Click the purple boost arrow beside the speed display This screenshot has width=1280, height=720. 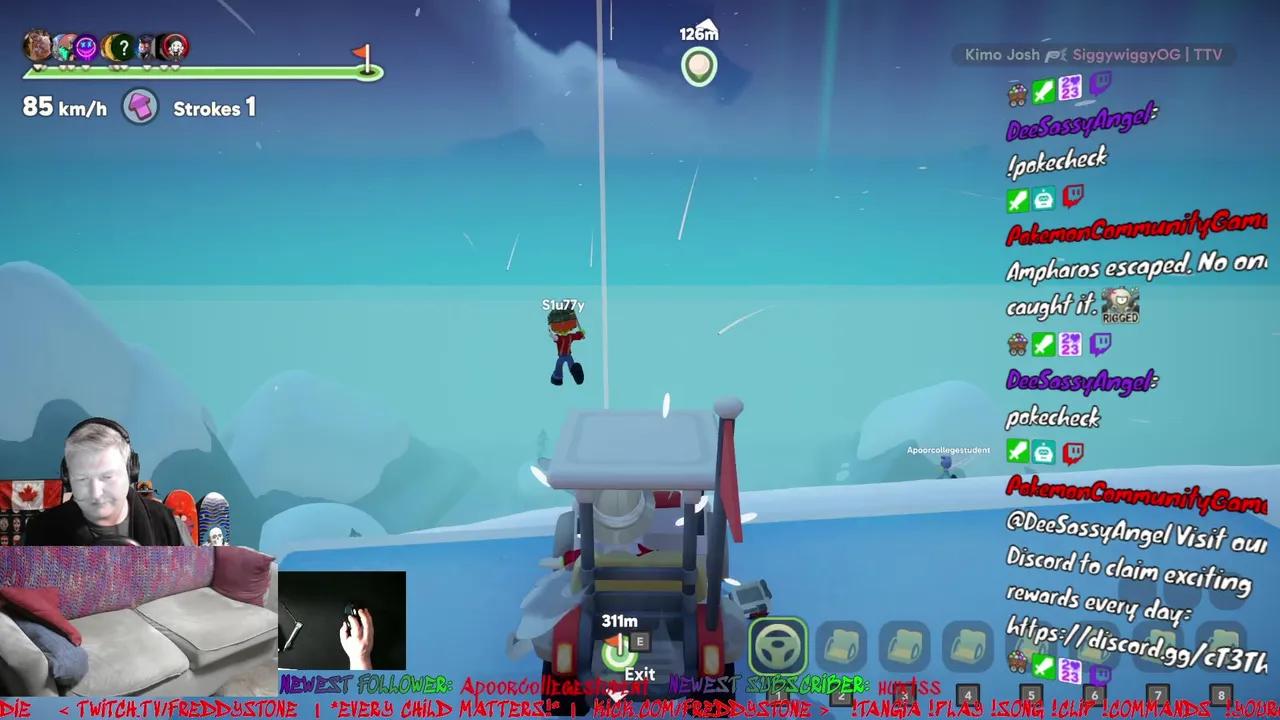[140, 106]
